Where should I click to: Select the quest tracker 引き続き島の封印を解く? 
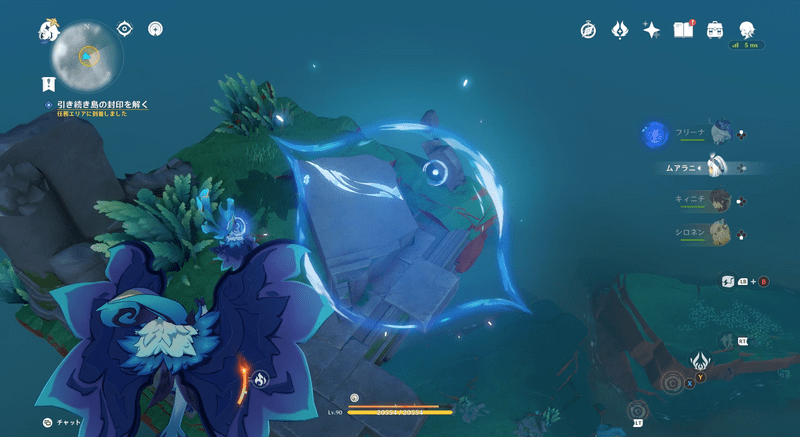(109, 104)
